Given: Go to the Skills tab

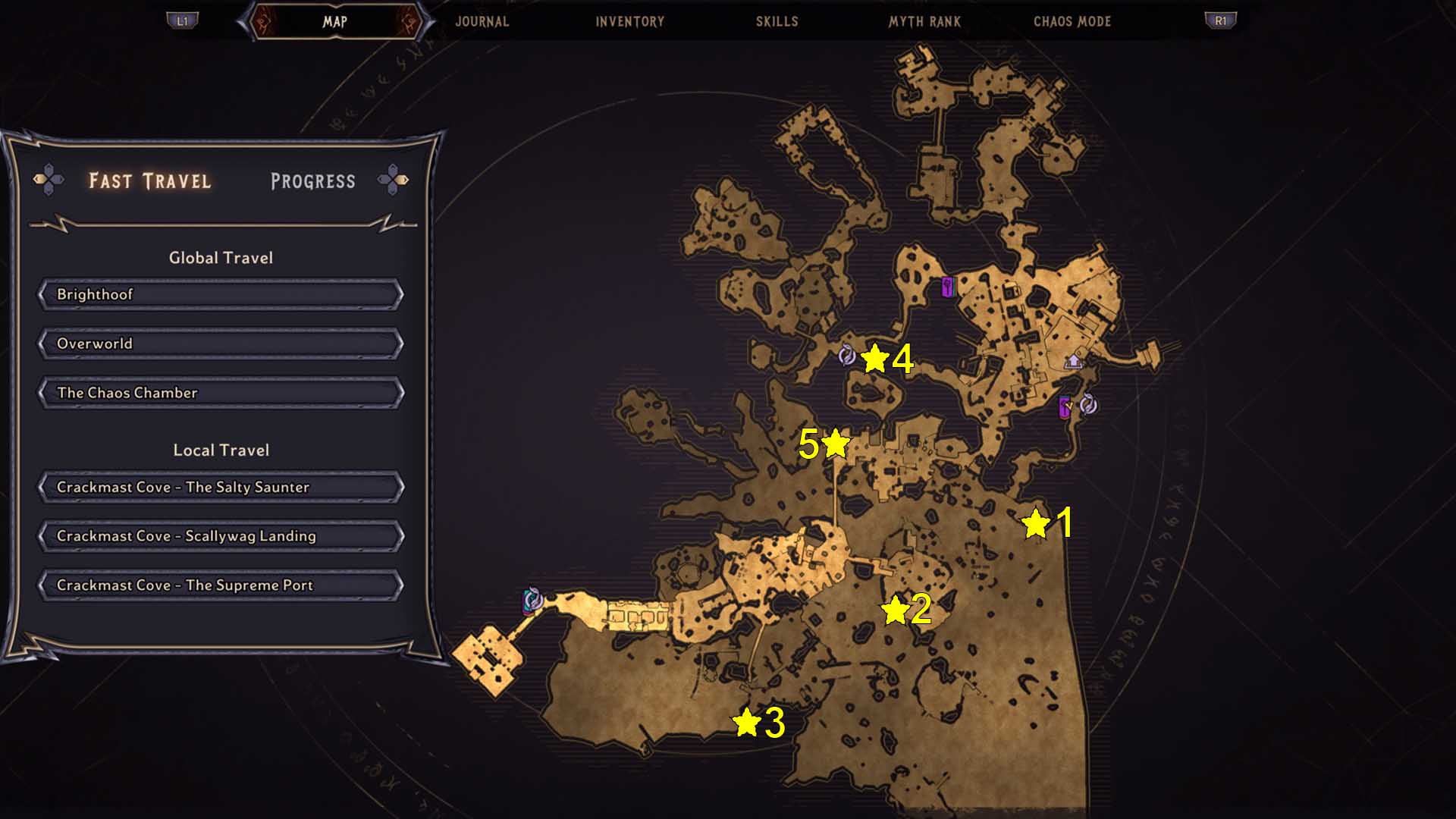Looking at the screenshot, I should tap(777, 21).
